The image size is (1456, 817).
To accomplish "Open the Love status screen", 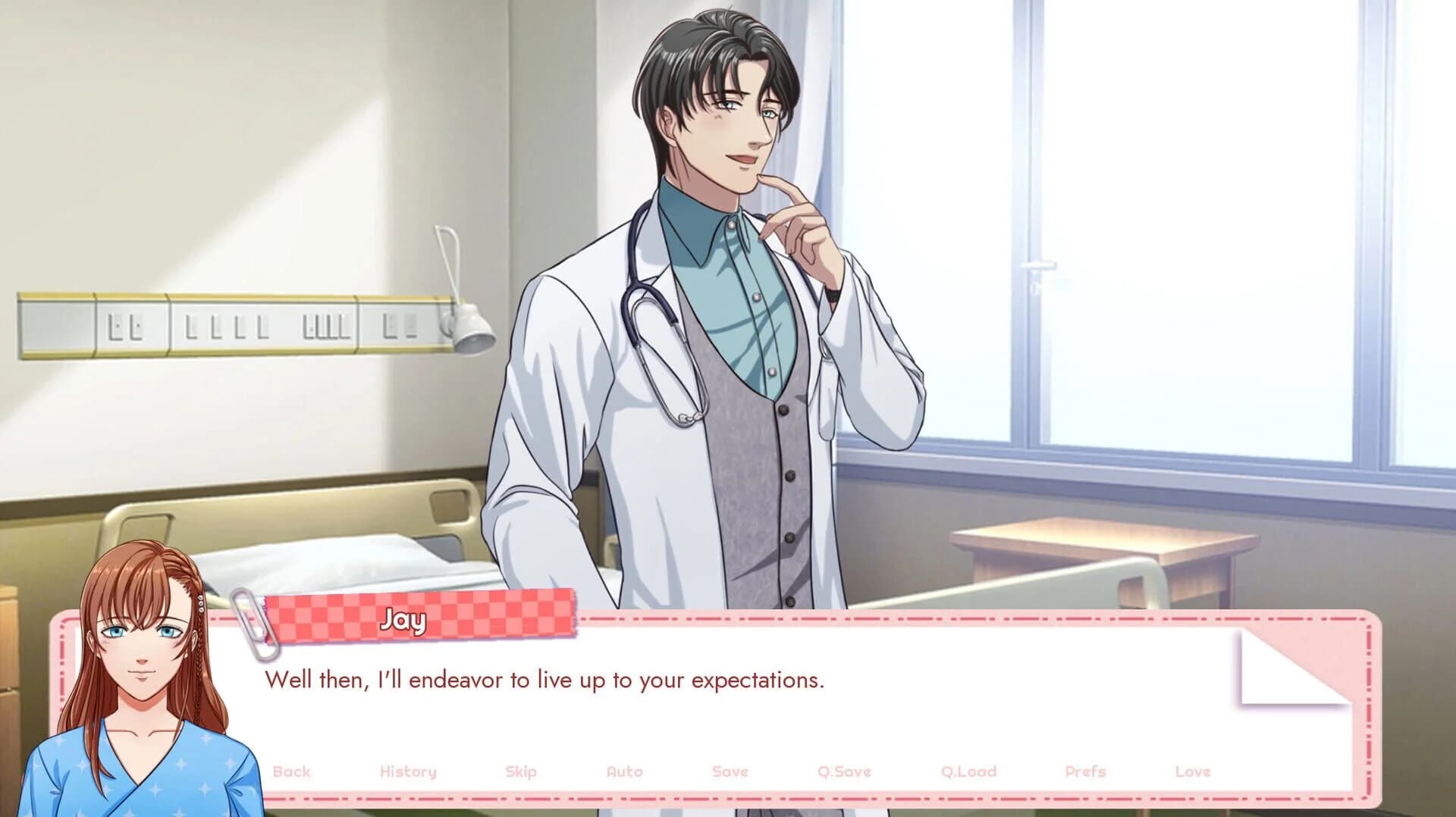I will (x=1192, y=771).
